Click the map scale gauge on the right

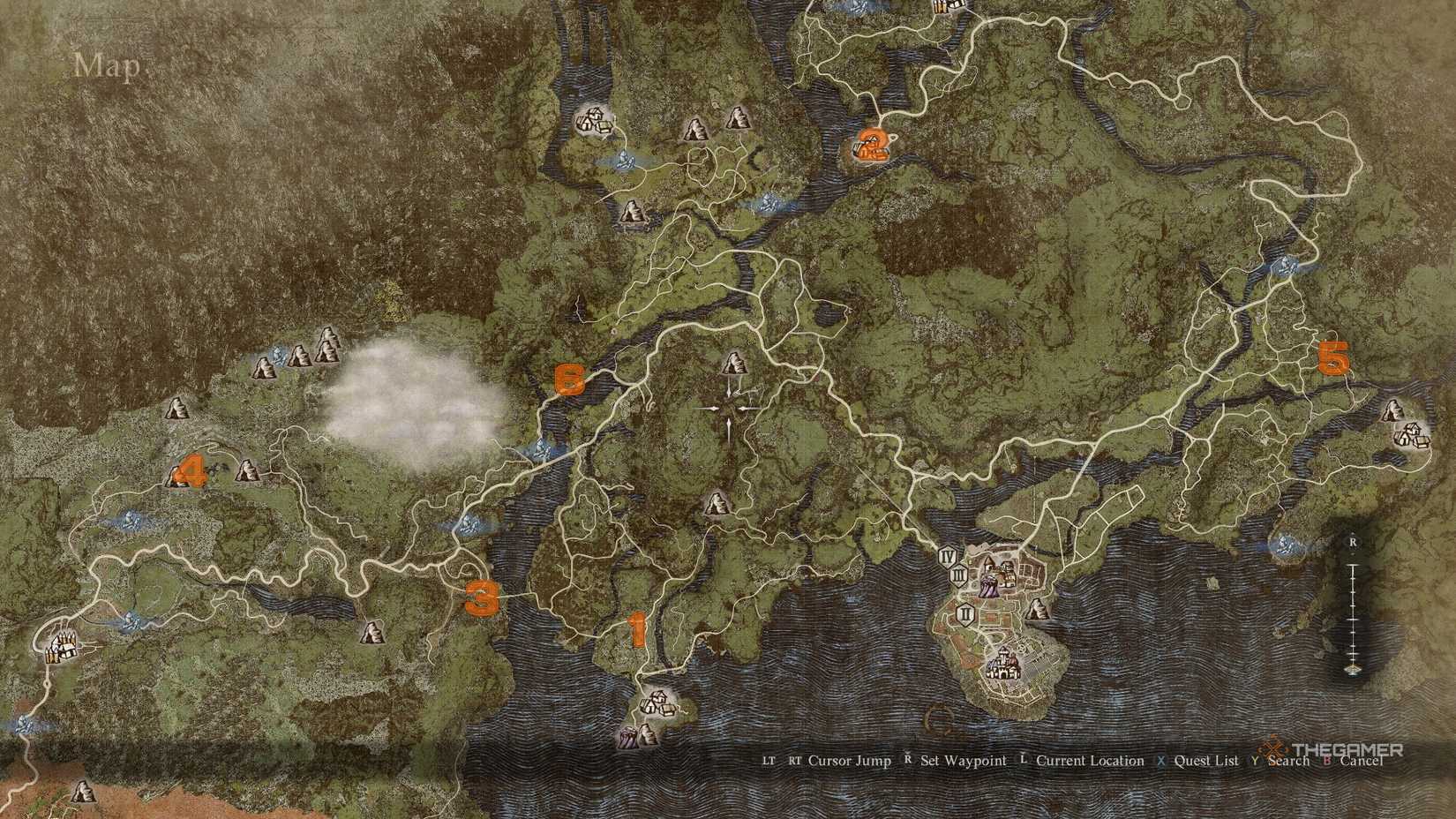coord(1353,609)
